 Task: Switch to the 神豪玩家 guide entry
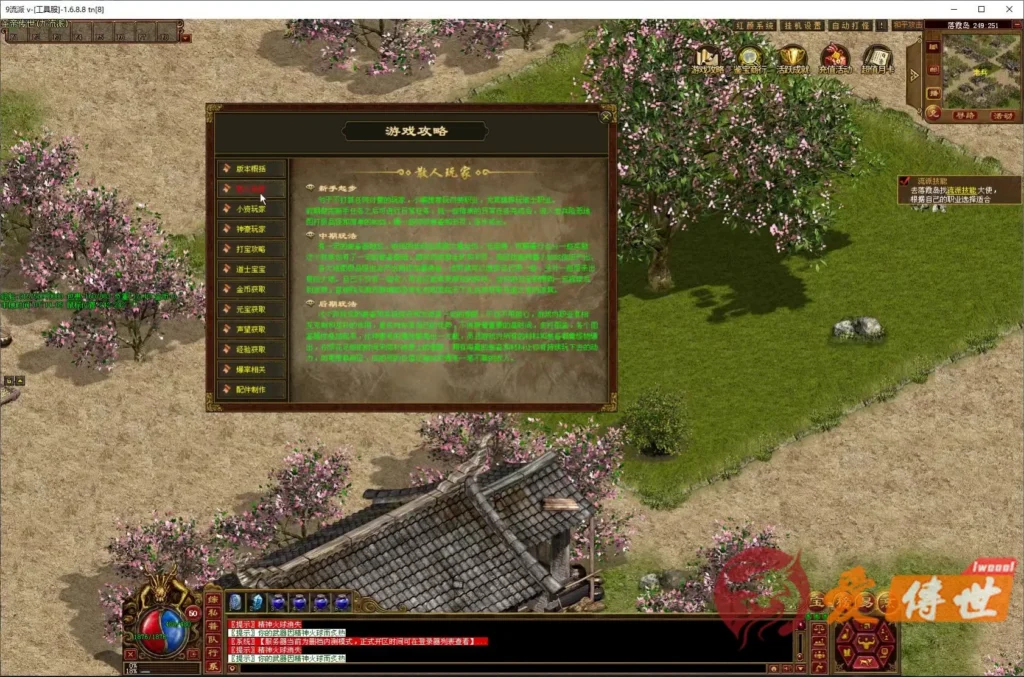(251, 229)
